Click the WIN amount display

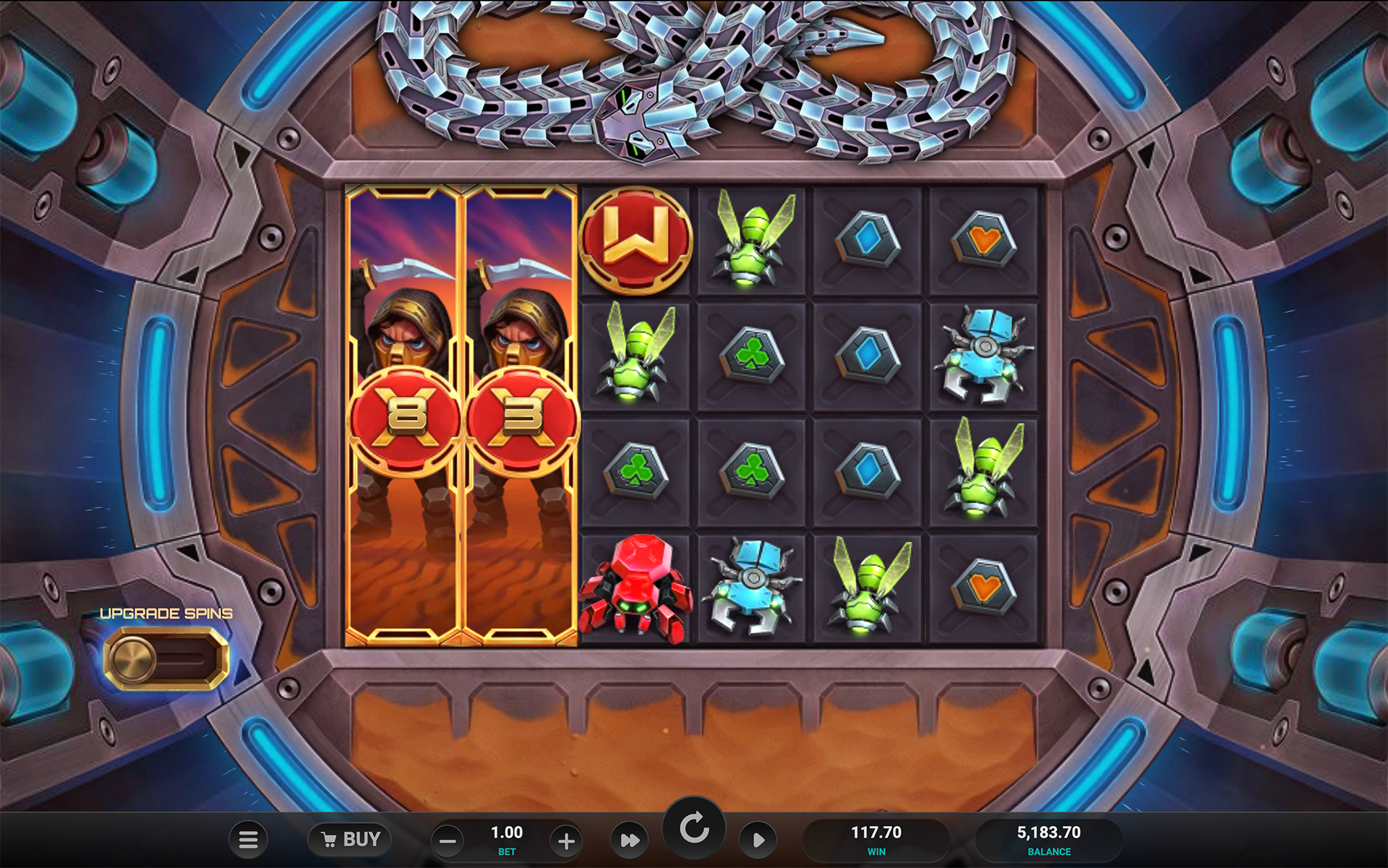(877, 835)
